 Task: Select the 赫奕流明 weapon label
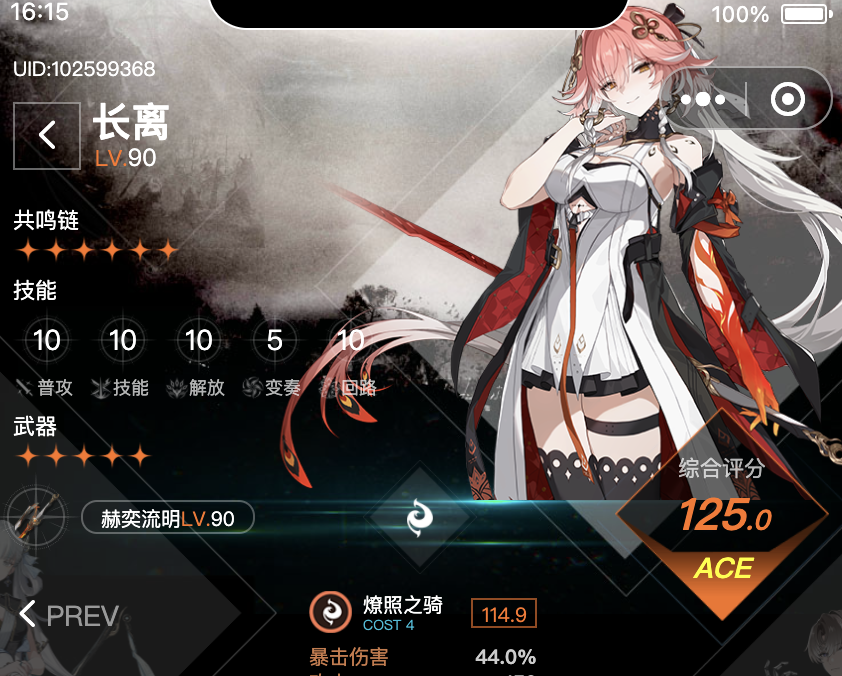[x=167, y=518]
